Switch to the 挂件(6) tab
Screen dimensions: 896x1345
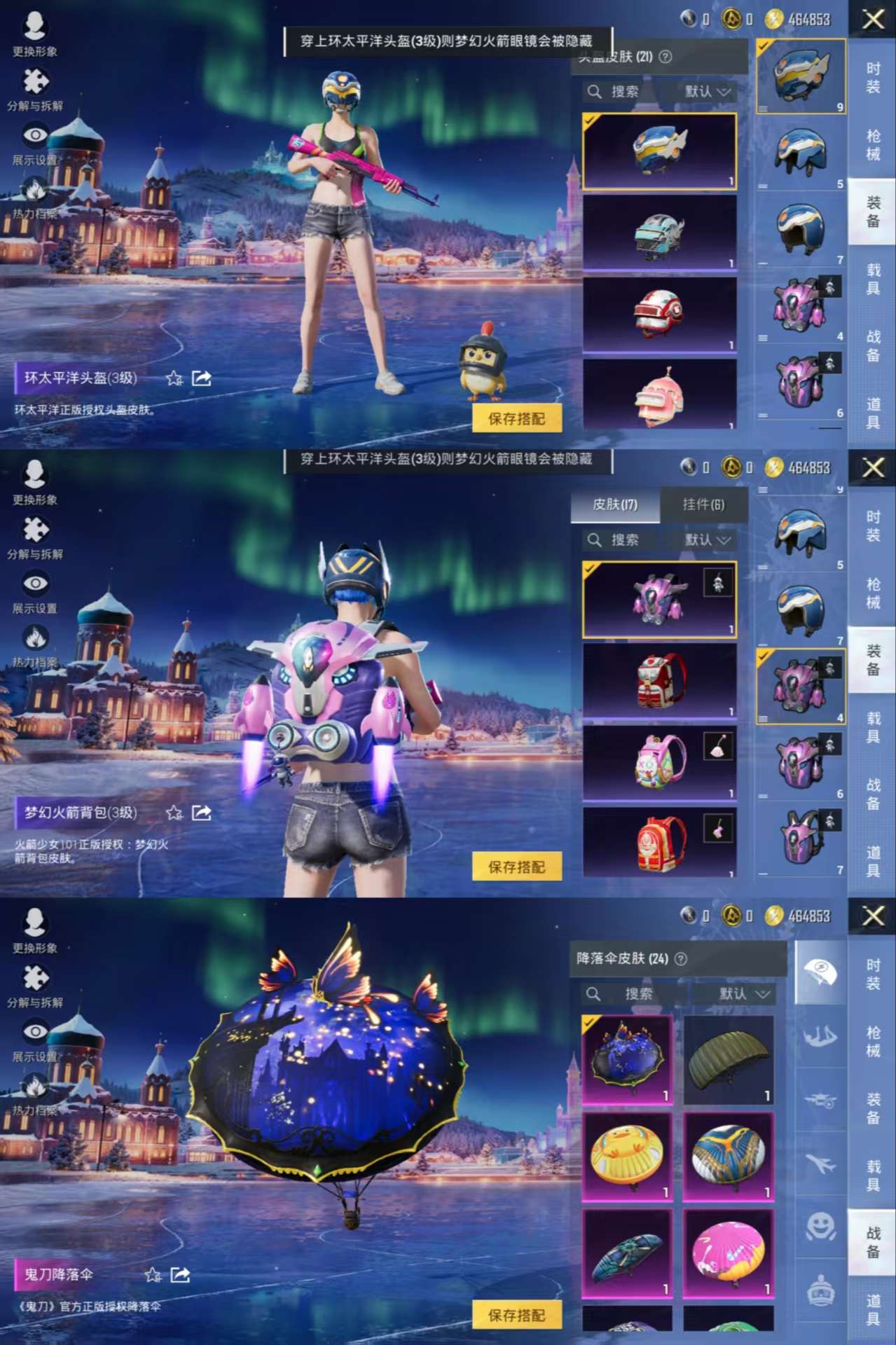point(703,504)
